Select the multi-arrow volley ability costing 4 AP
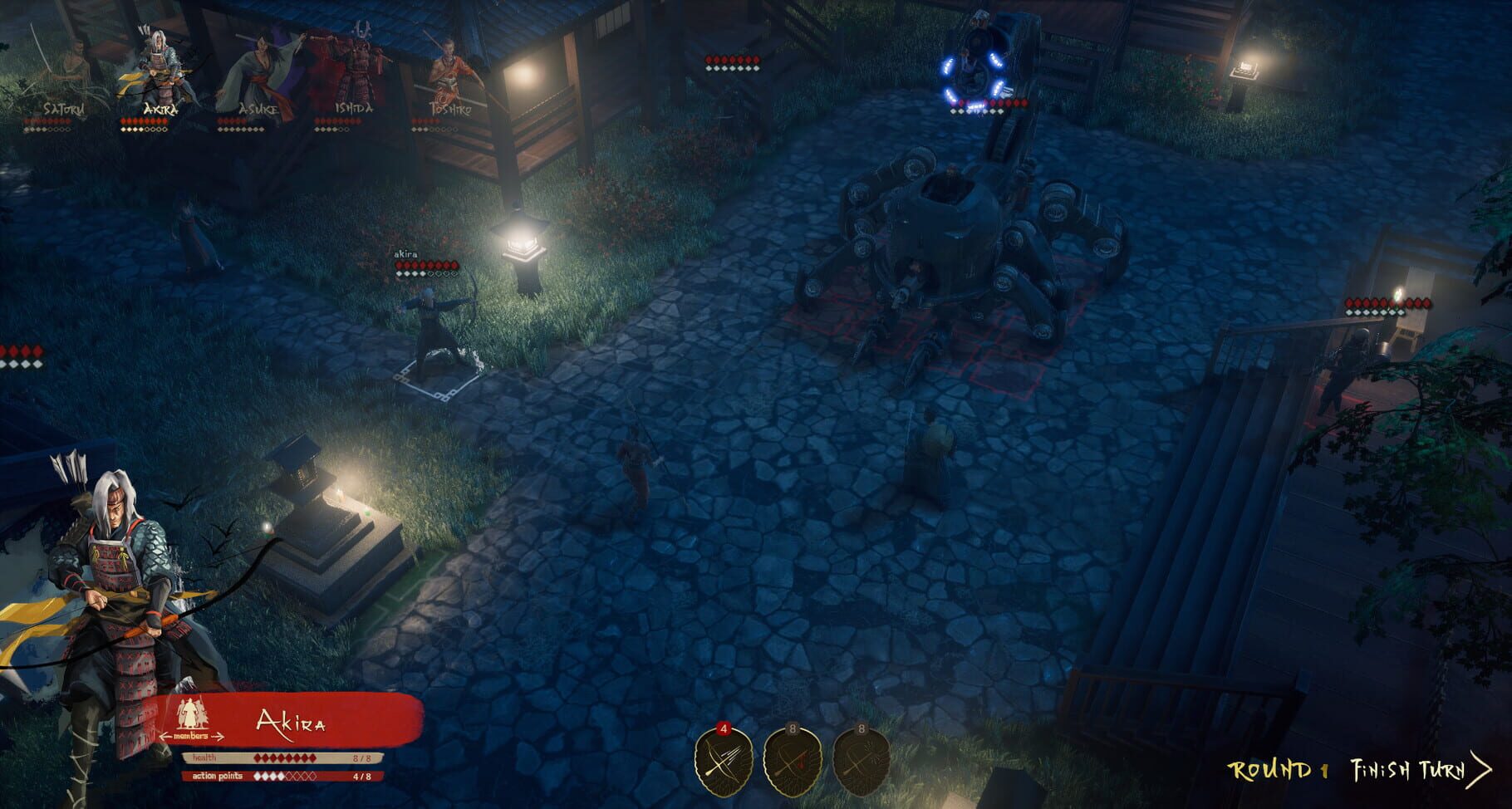Viewport: 1512px width, 809px height. [724, 762]
